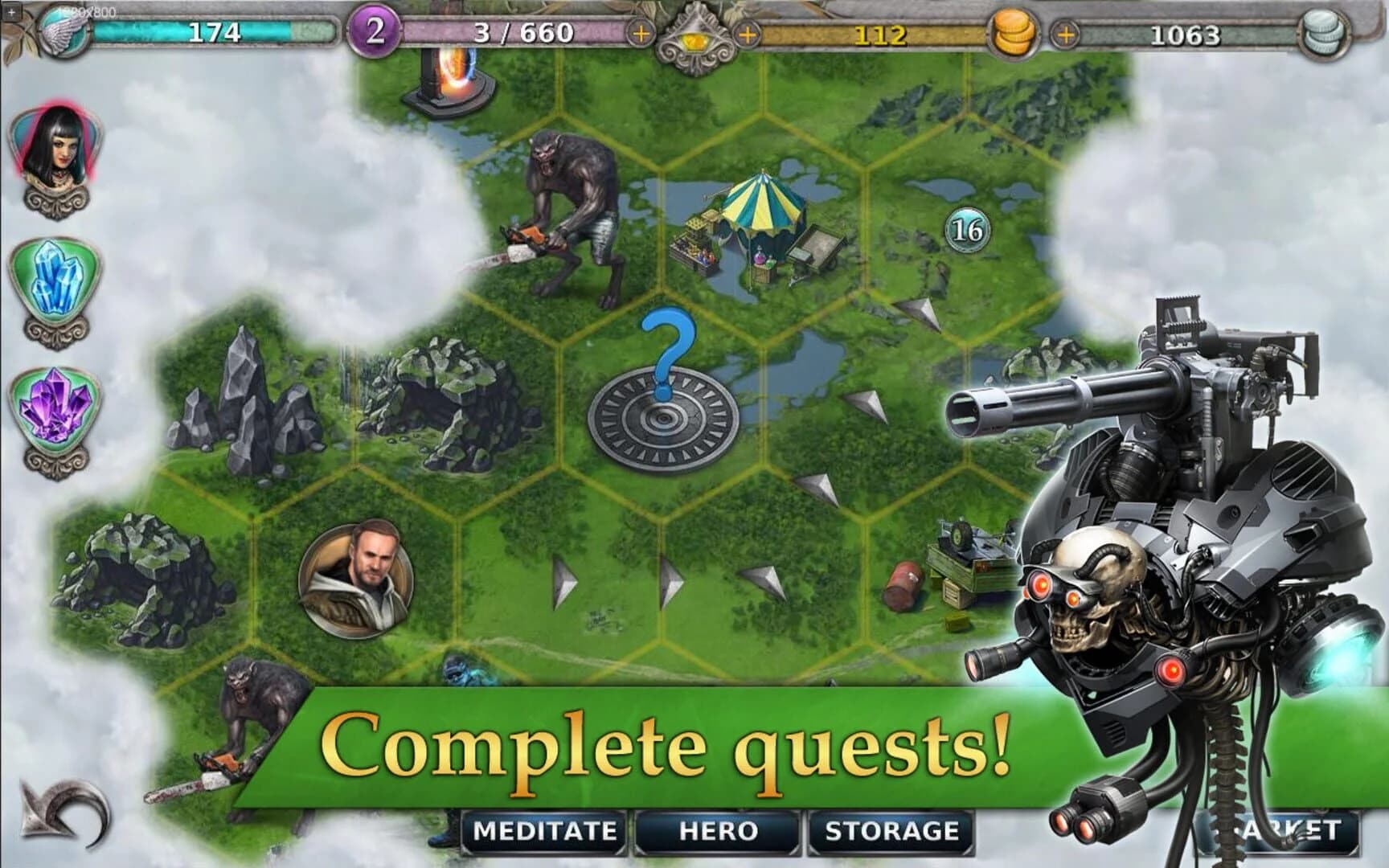Select the enemy marker numbered 16
The image size is (1389, 868).
967,231
